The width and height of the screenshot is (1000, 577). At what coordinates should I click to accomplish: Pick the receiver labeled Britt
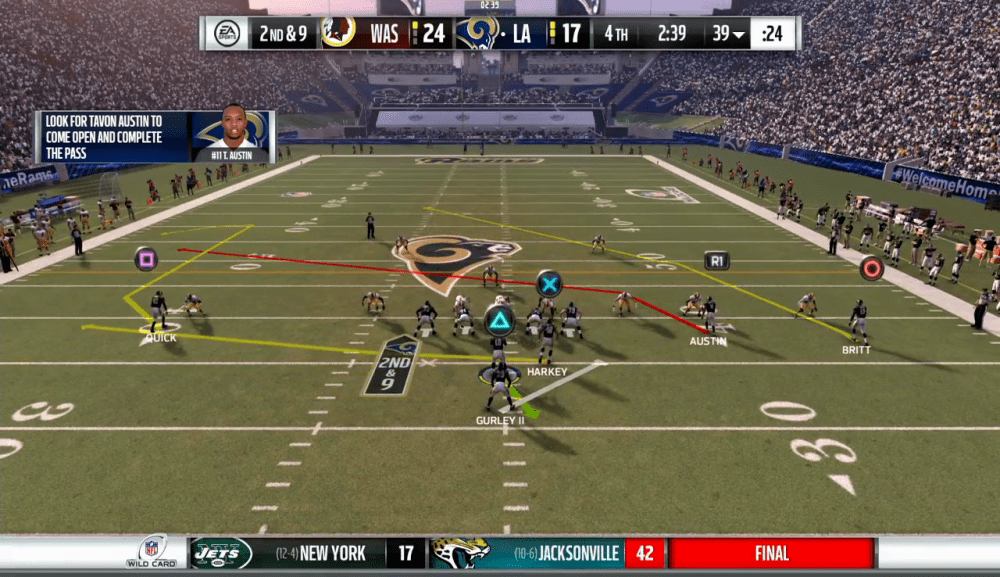point(857,321)
